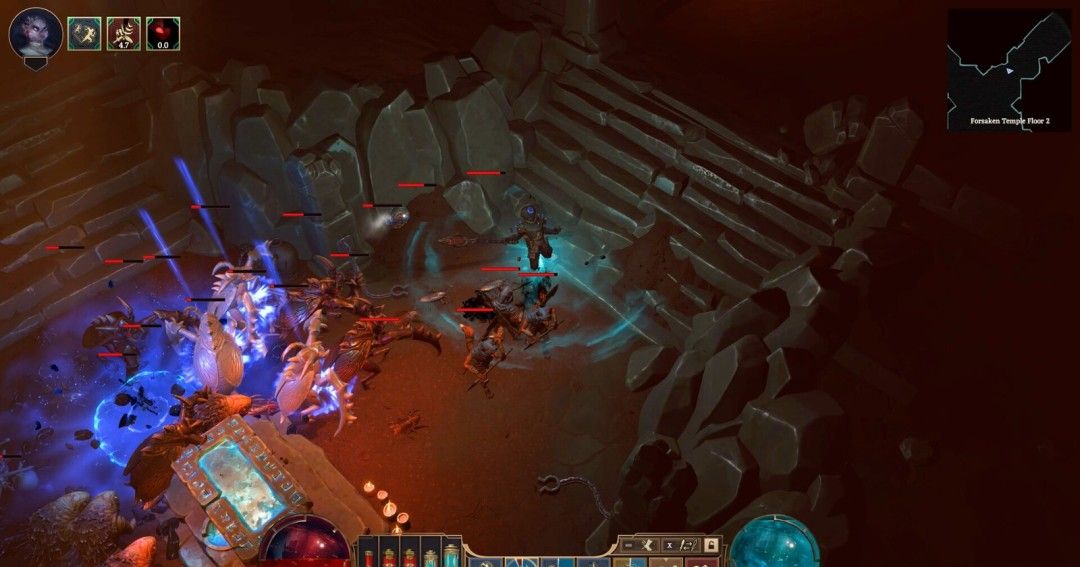Select the teal two-figures buff icon

[84, 34]
